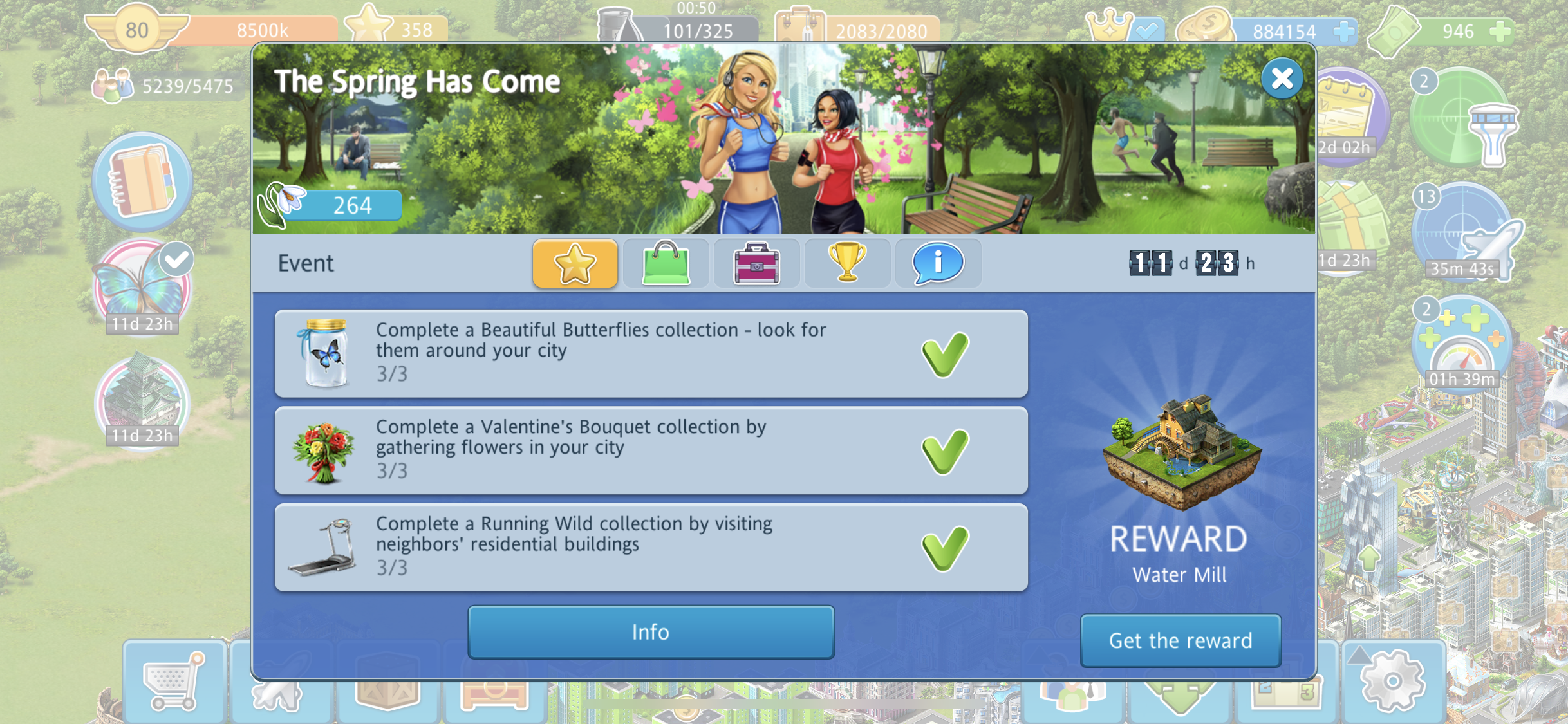Select the Running Wild collection task

click(x=651, y=548)
